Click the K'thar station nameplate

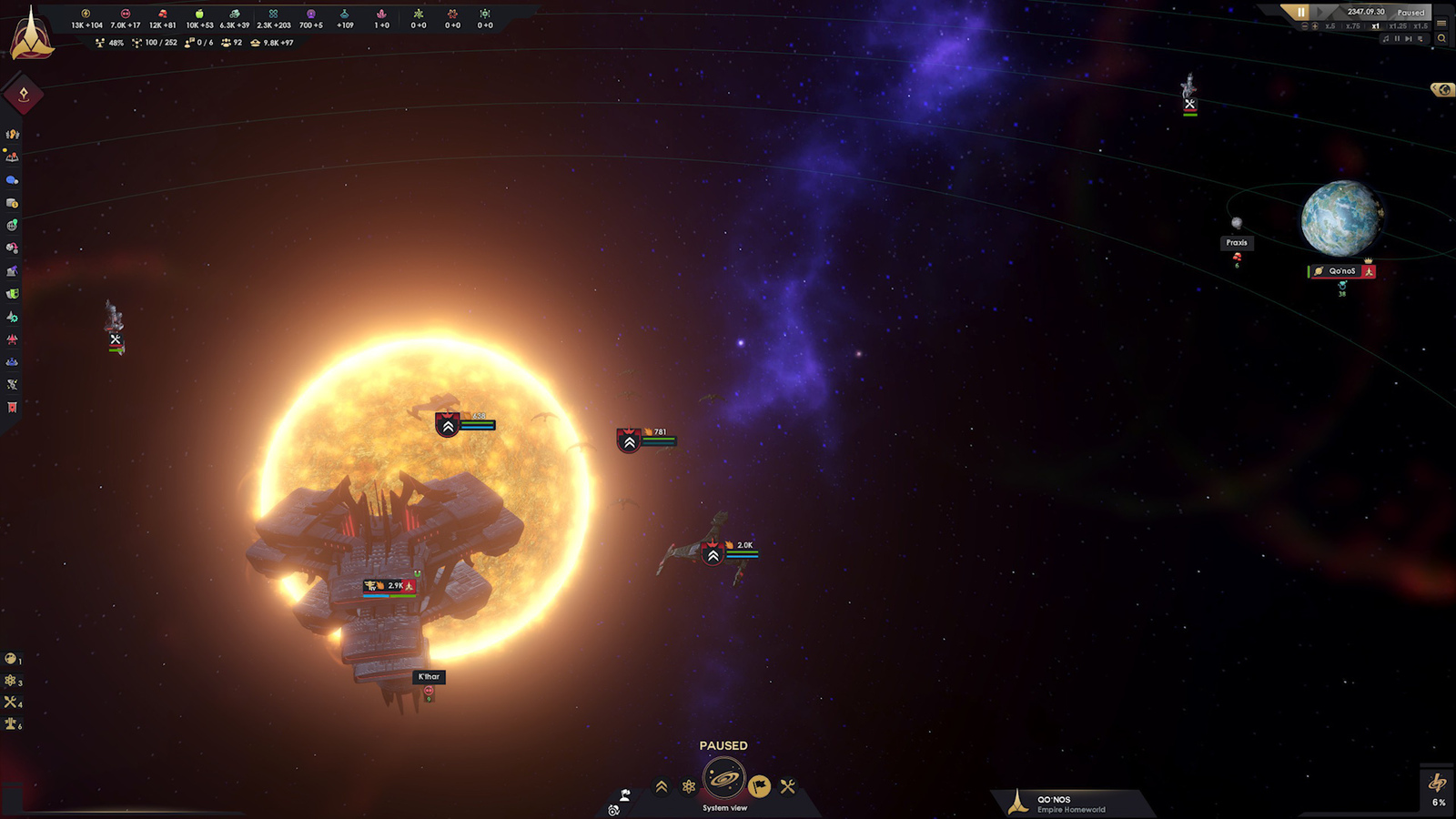click(428, 676)
